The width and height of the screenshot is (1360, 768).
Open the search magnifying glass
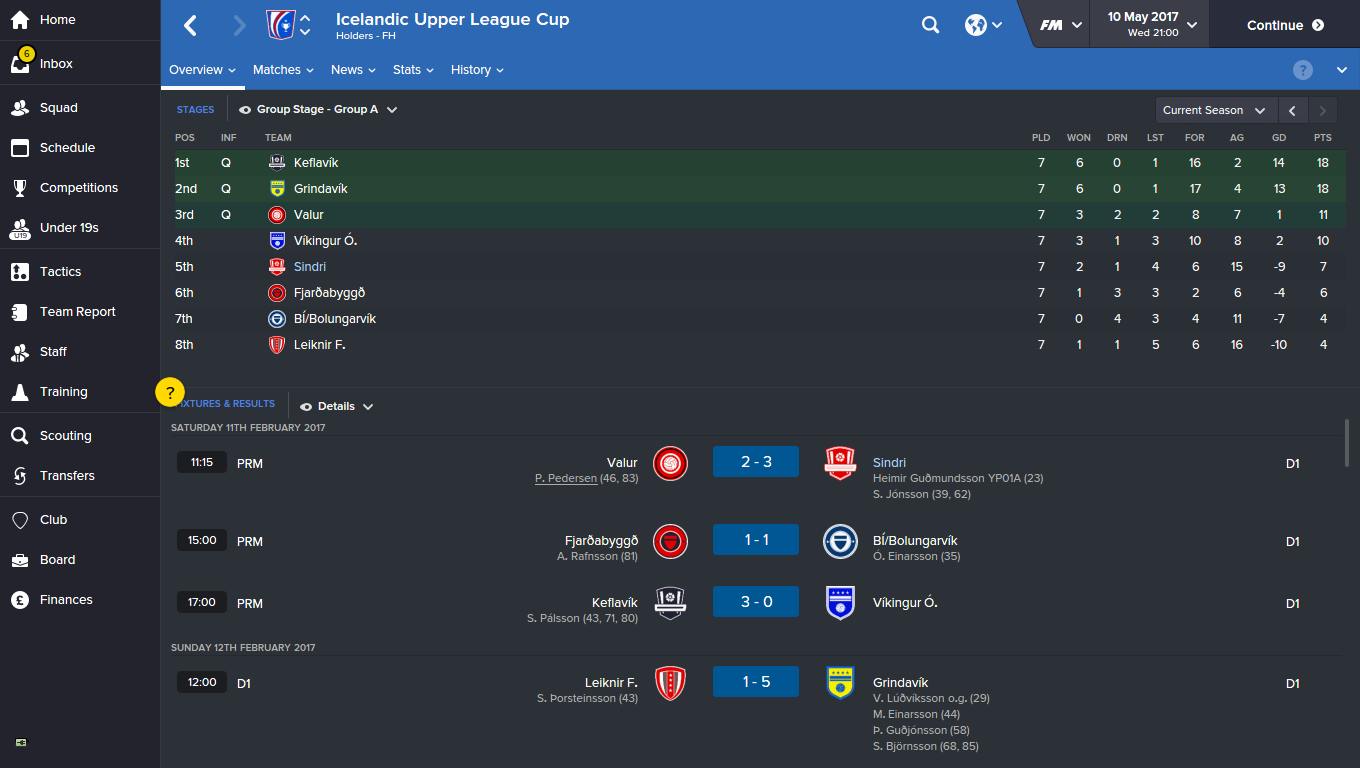[930, 24]
